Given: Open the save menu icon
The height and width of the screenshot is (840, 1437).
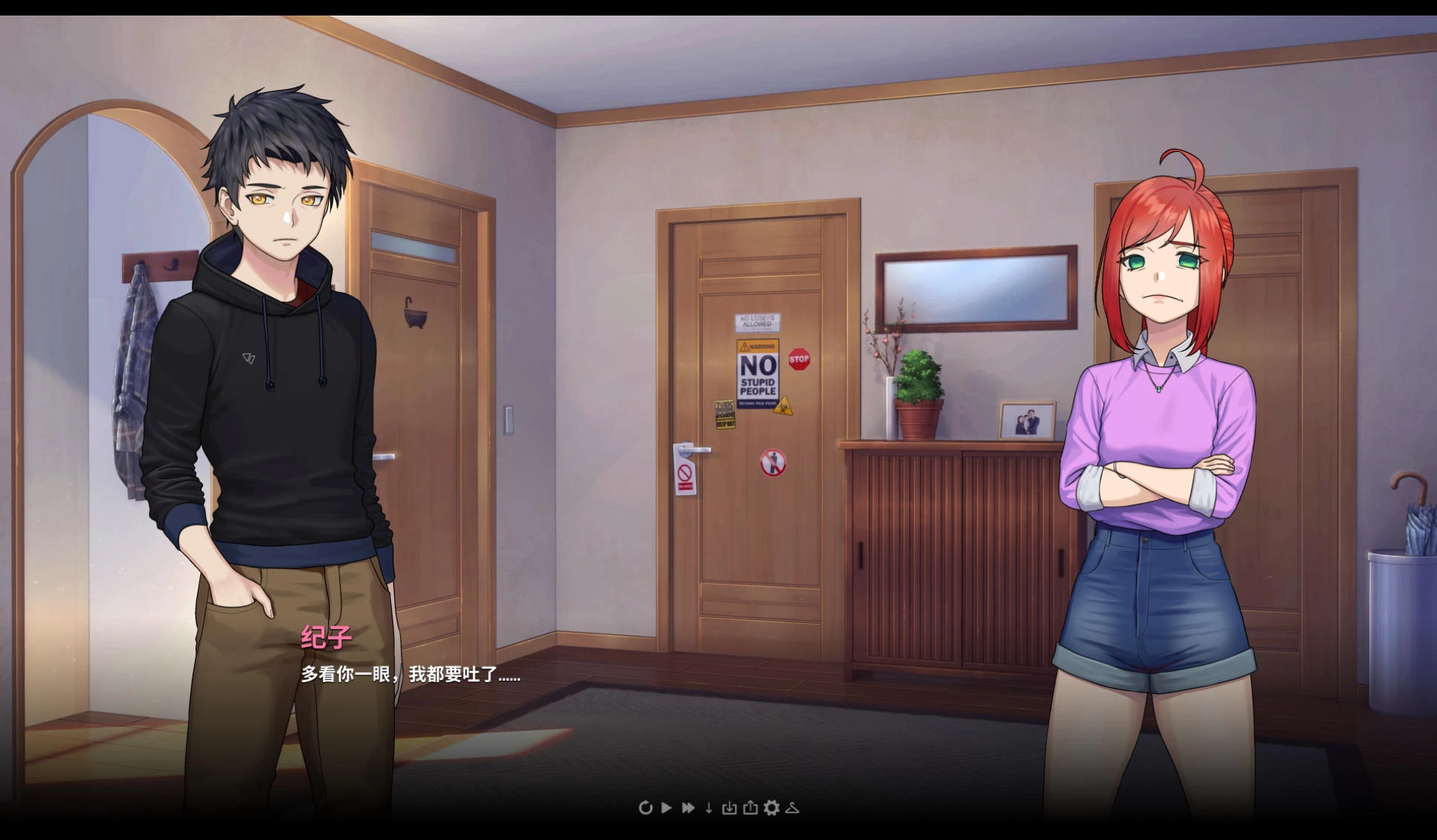Looking at the screenshot, I should tap(750, 809).
